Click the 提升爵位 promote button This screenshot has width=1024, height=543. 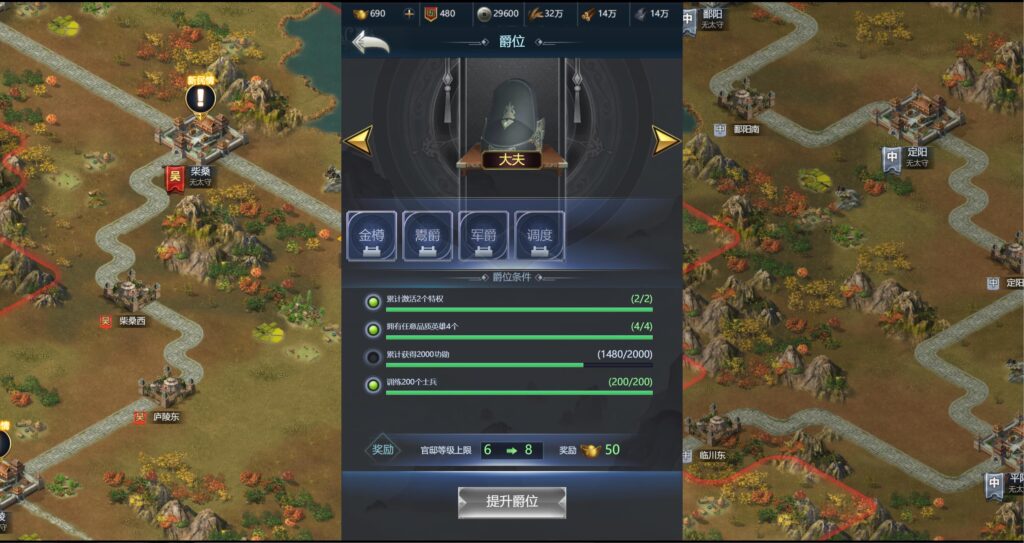pos(512,502)
